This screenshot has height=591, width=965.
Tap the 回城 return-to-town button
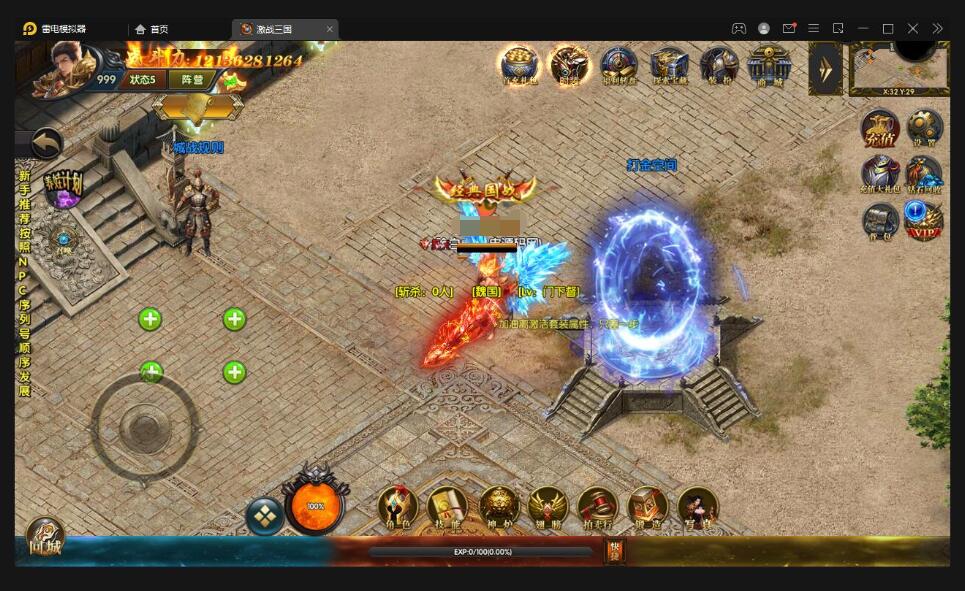[x=44, y=539]
